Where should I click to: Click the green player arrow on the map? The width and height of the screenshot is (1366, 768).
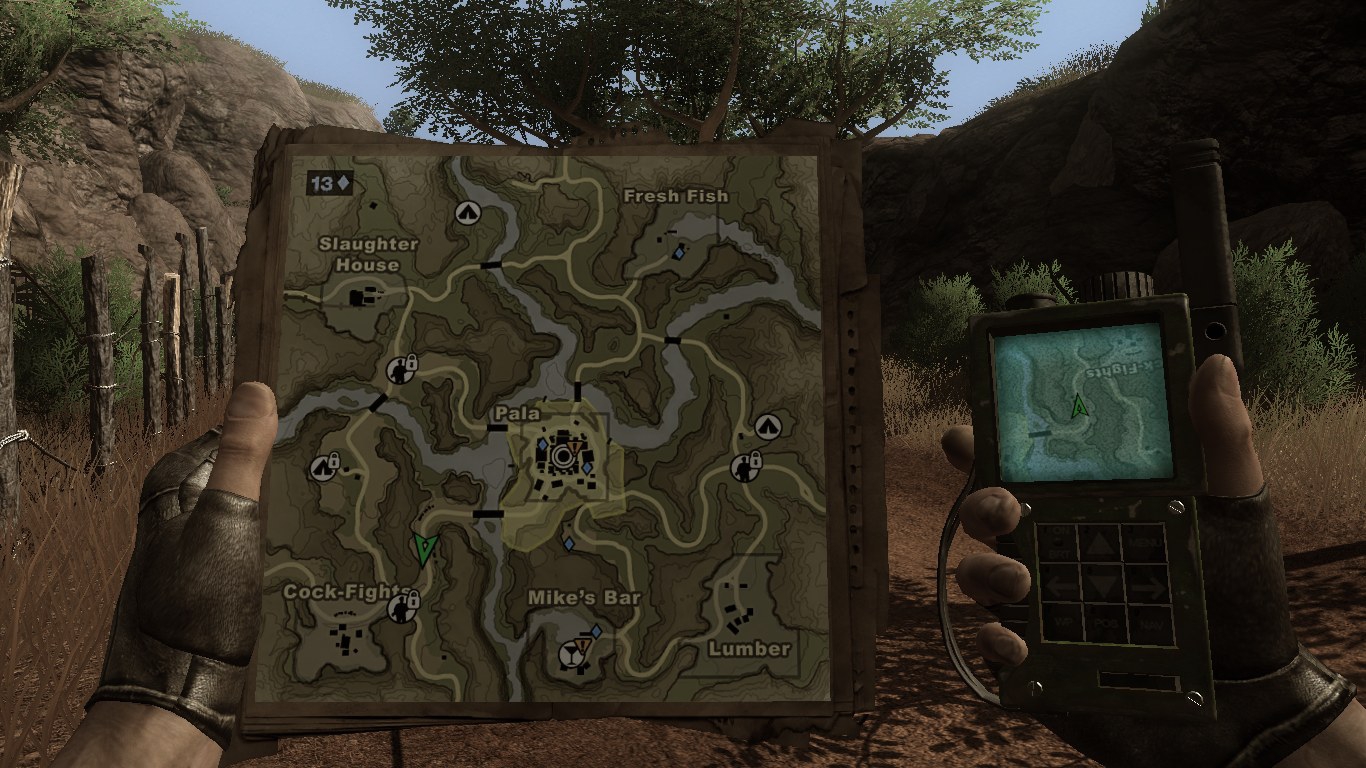point(426,548)
